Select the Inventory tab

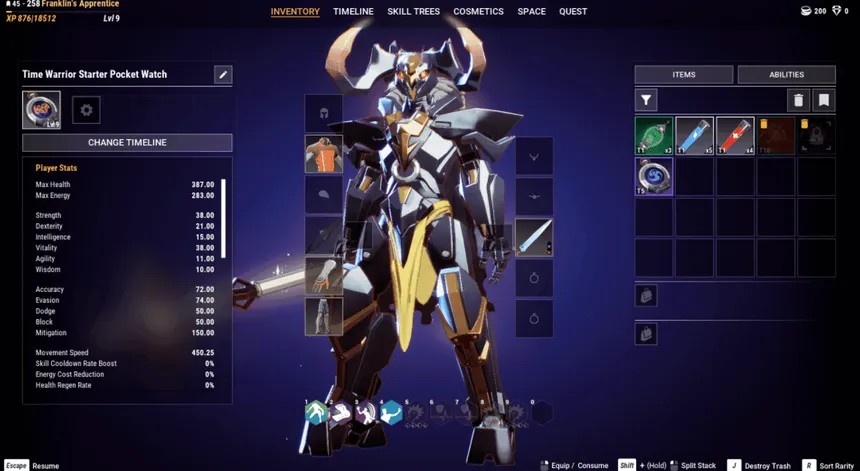[x=295, y=12]
